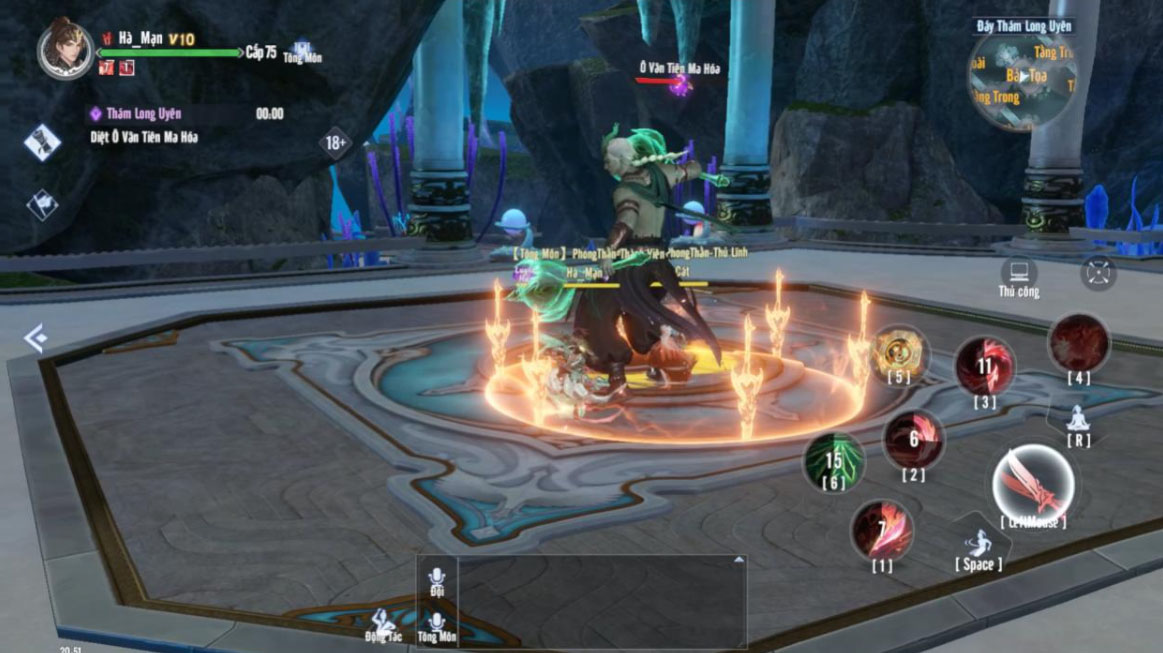The height and width of the screenshot is (653, 1163).
Task: Trigger the skill labeled 2 on cooldown 6
Action: coord(914,439)
